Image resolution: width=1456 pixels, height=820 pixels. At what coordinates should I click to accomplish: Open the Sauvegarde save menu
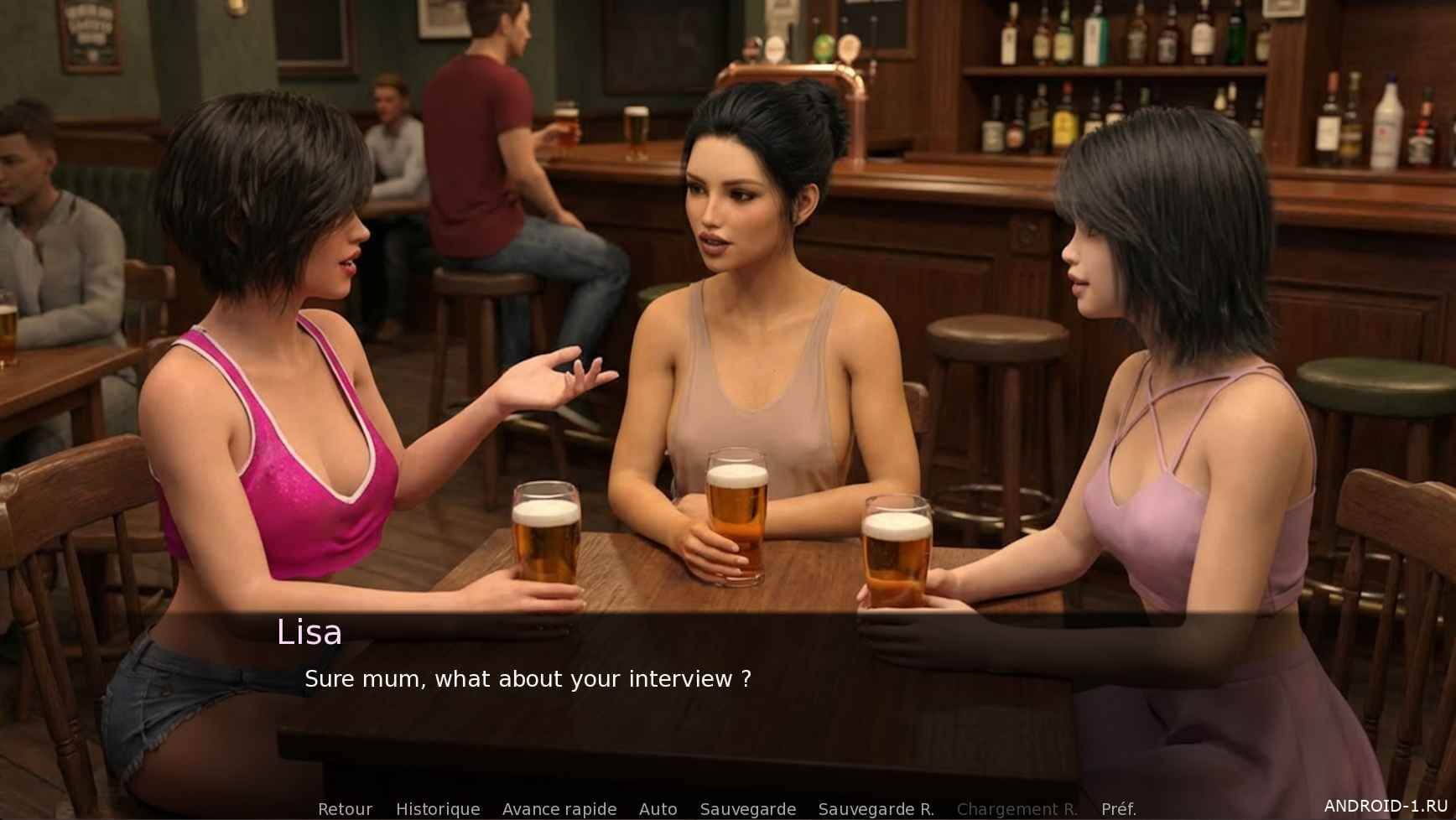point(747,809)
